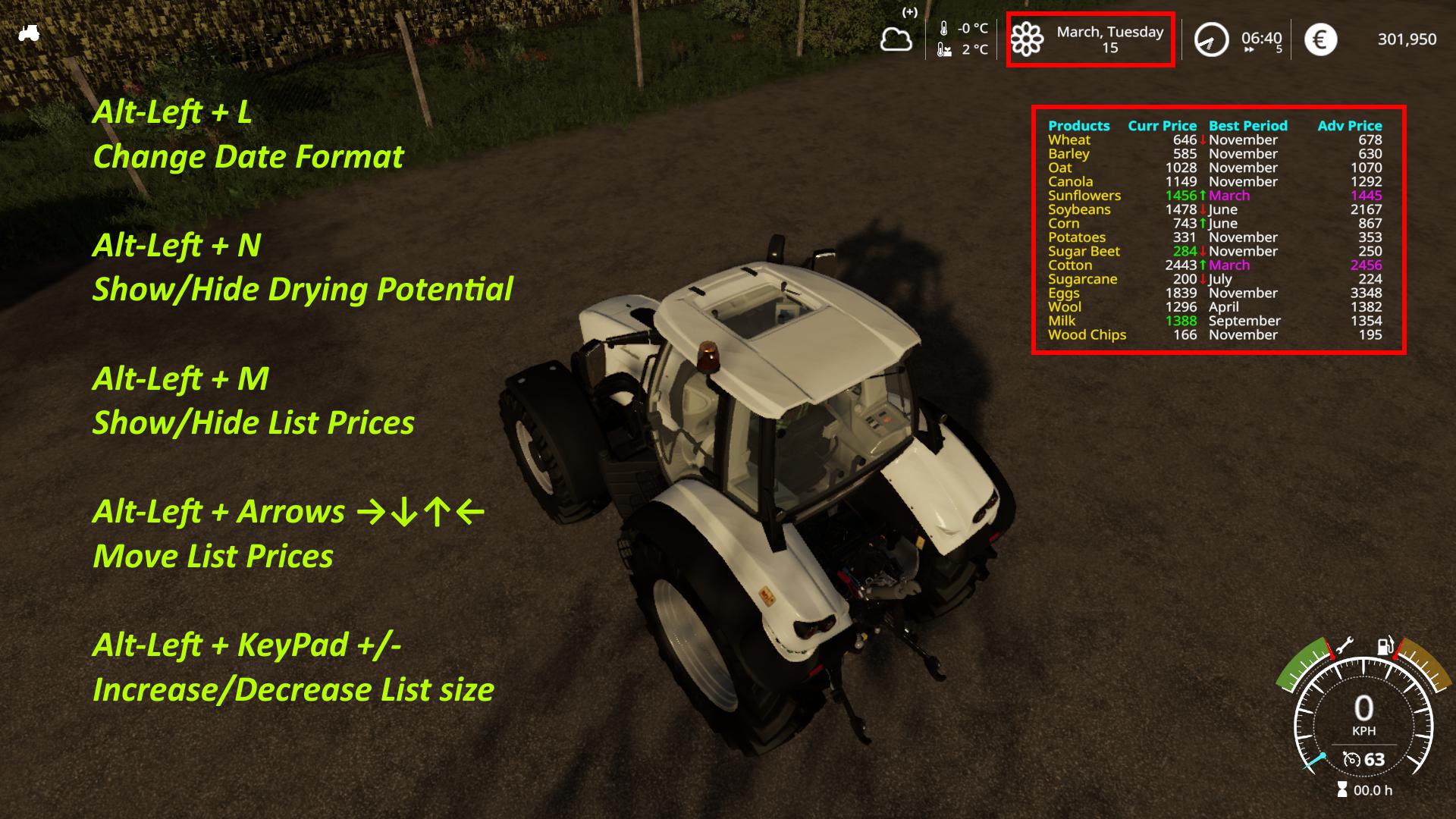
Task: Select the Cotton row in the price list
Action: (1069, 265)
